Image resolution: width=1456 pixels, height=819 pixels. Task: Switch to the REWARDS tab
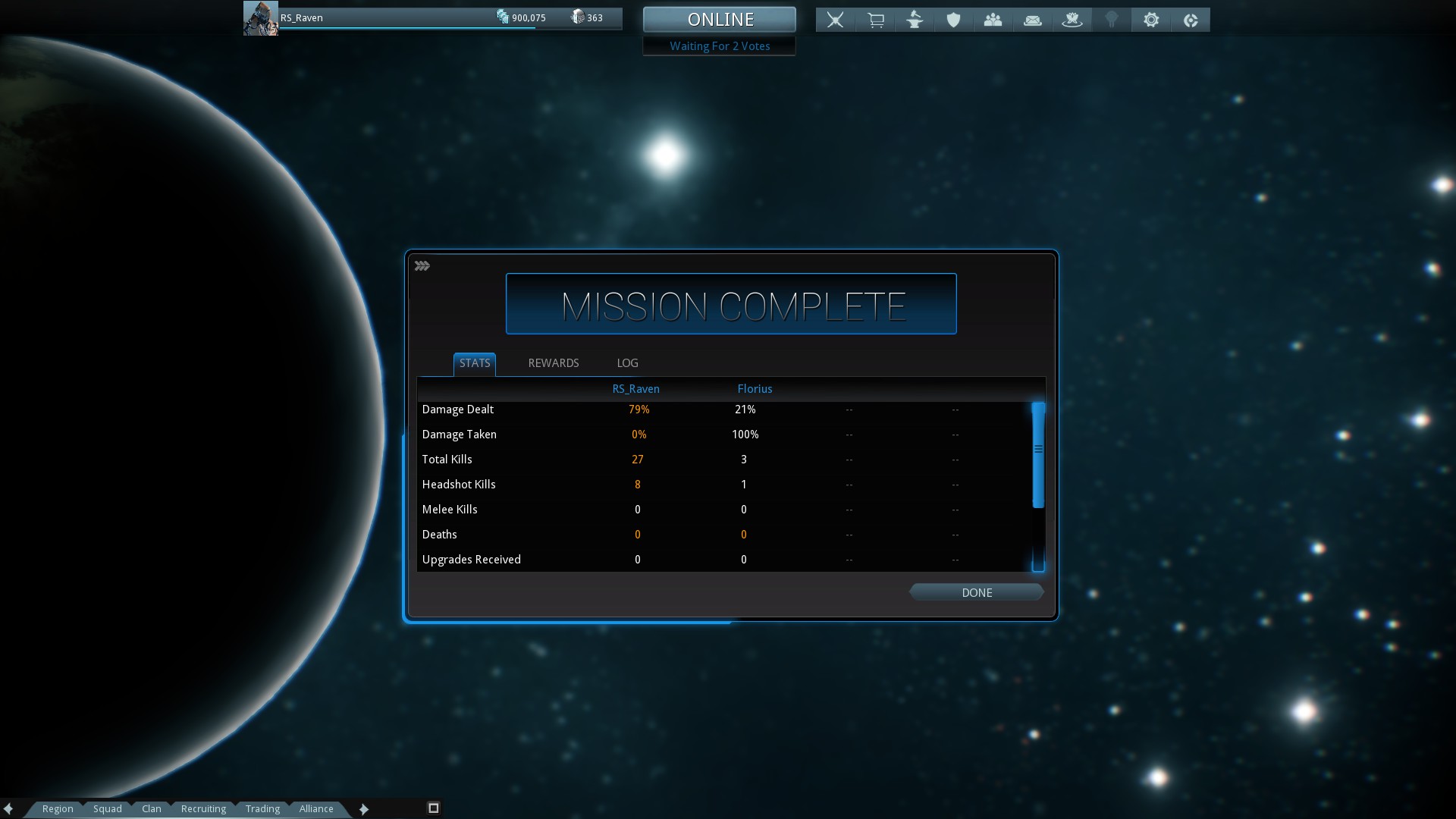point(554,363)
